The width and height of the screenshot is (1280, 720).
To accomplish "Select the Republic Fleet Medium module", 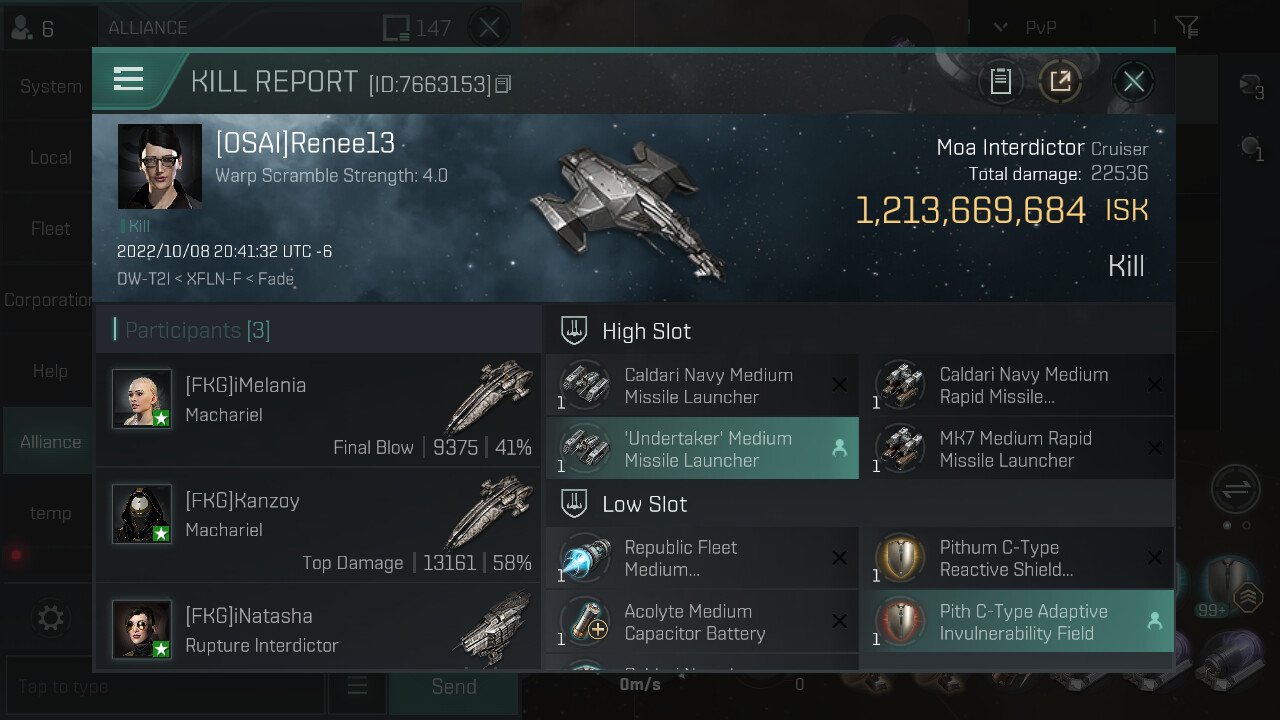I will click(702, 558).
